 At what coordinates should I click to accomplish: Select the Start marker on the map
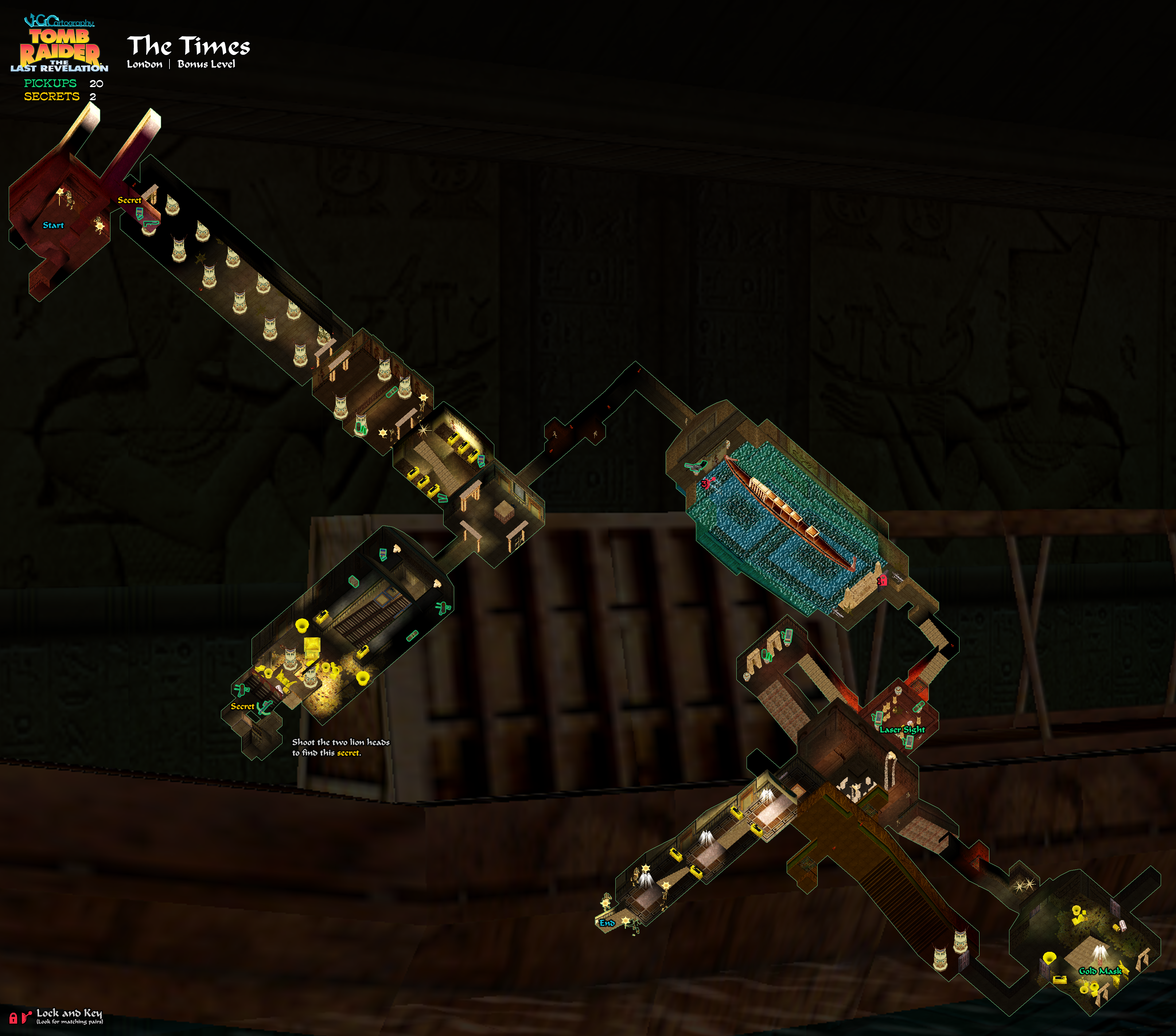point(53,225)
